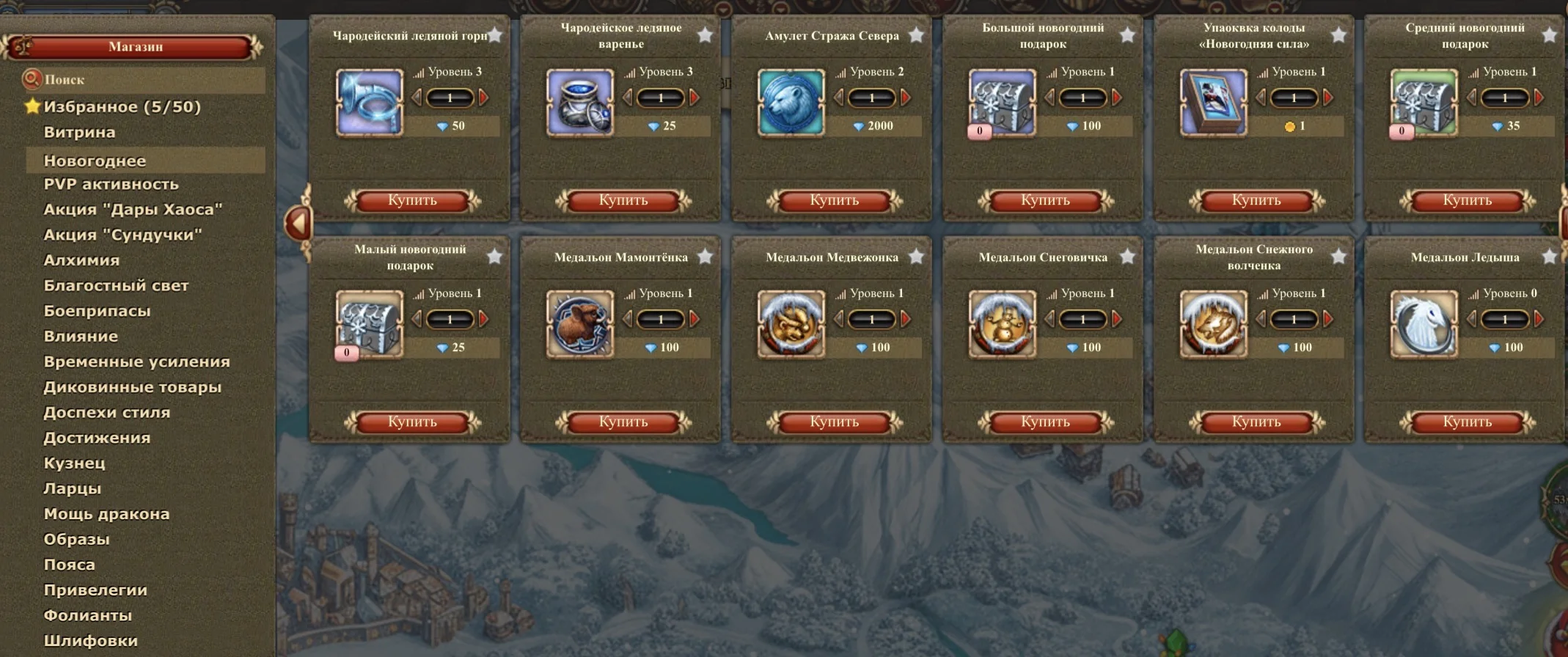Buy the Малый новогодний подарок
1568x657 pixels.
tap(412, 422)
